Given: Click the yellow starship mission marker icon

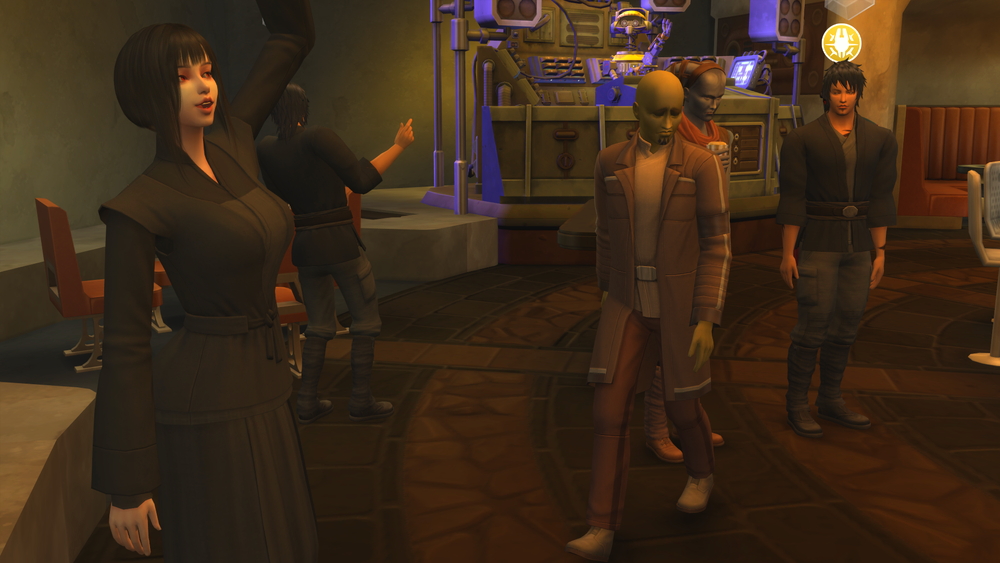Looking at the screenshot, I should point(841,43).
